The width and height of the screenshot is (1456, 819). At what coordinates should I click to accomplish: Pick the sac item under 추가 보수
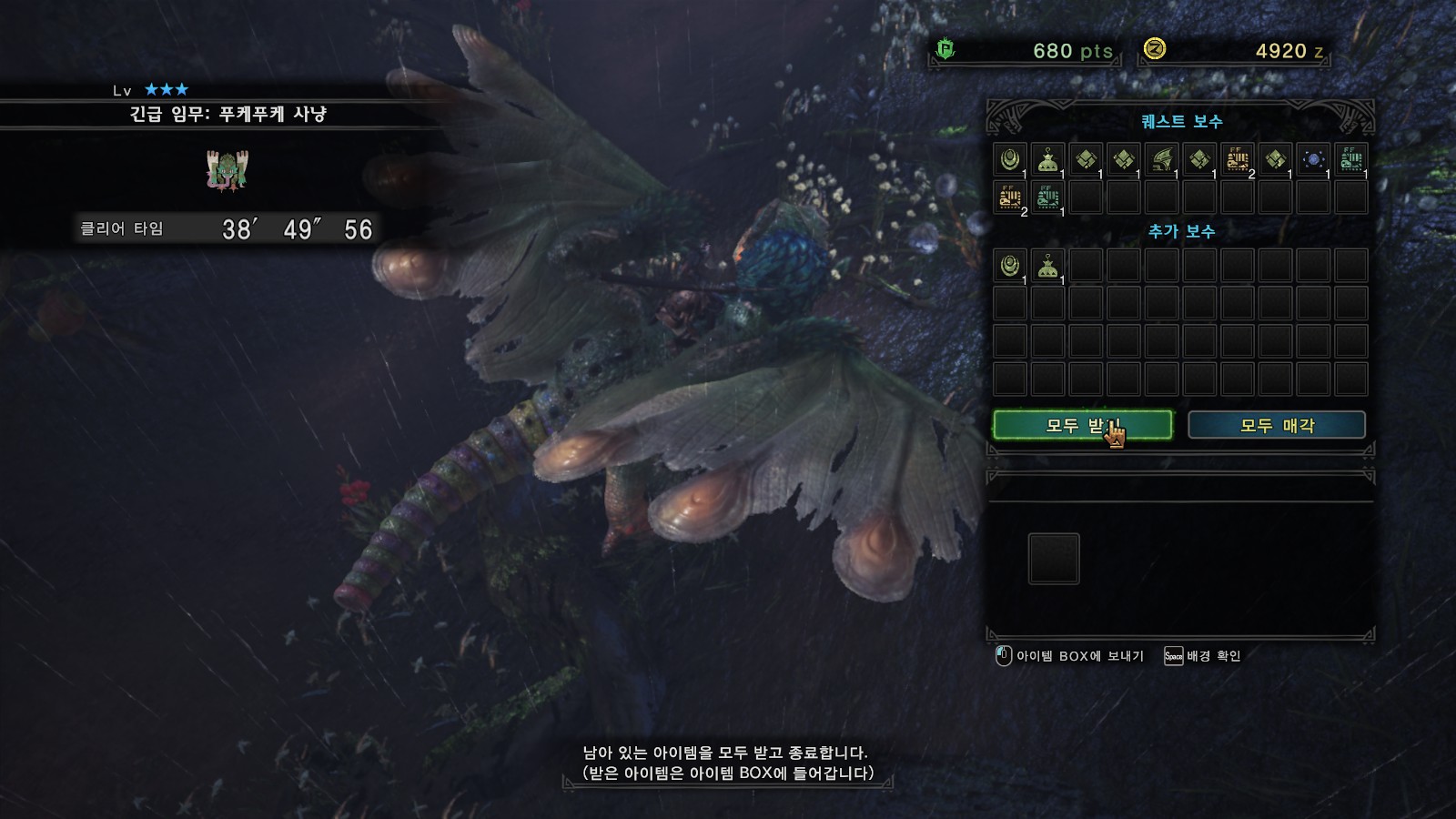pyautogui.click(x=1047, y=266)
